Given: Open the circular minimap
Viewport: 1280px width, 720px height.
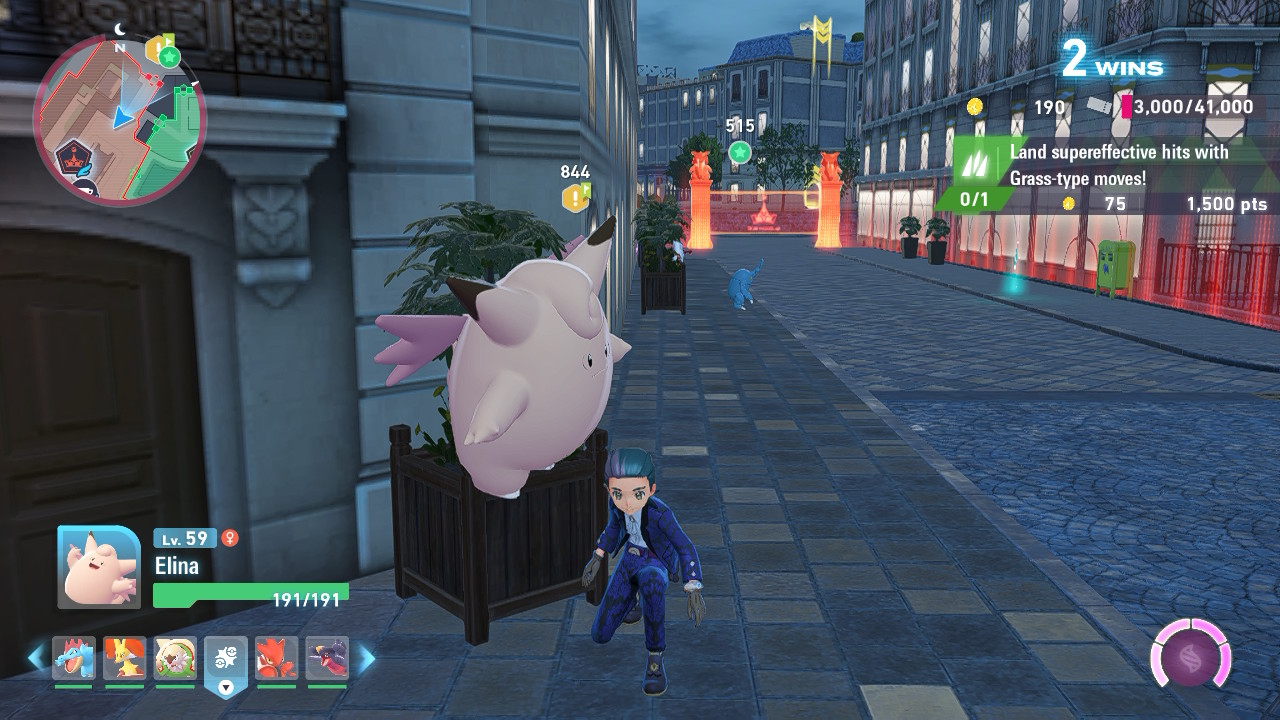Looking at the screenshot, I should (x=119, y=120).
